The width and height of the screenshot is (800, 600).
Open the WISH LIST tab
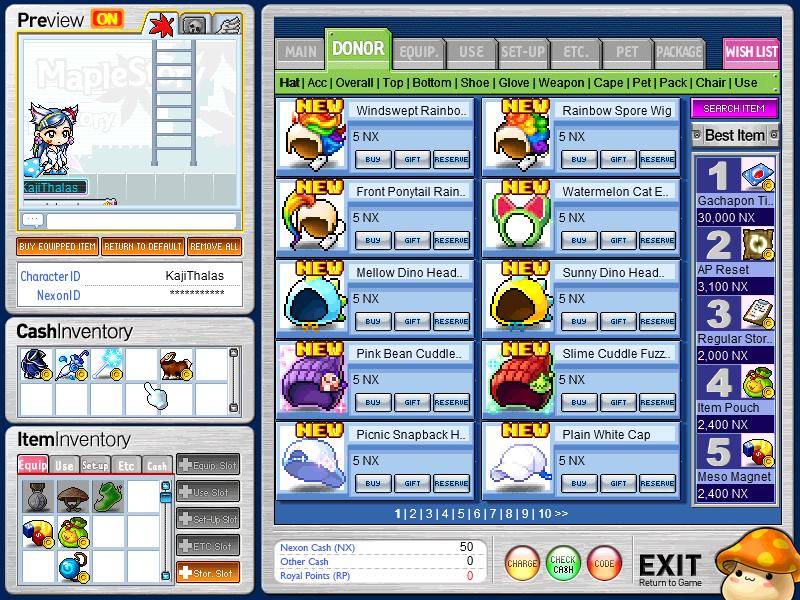(751, 52)
